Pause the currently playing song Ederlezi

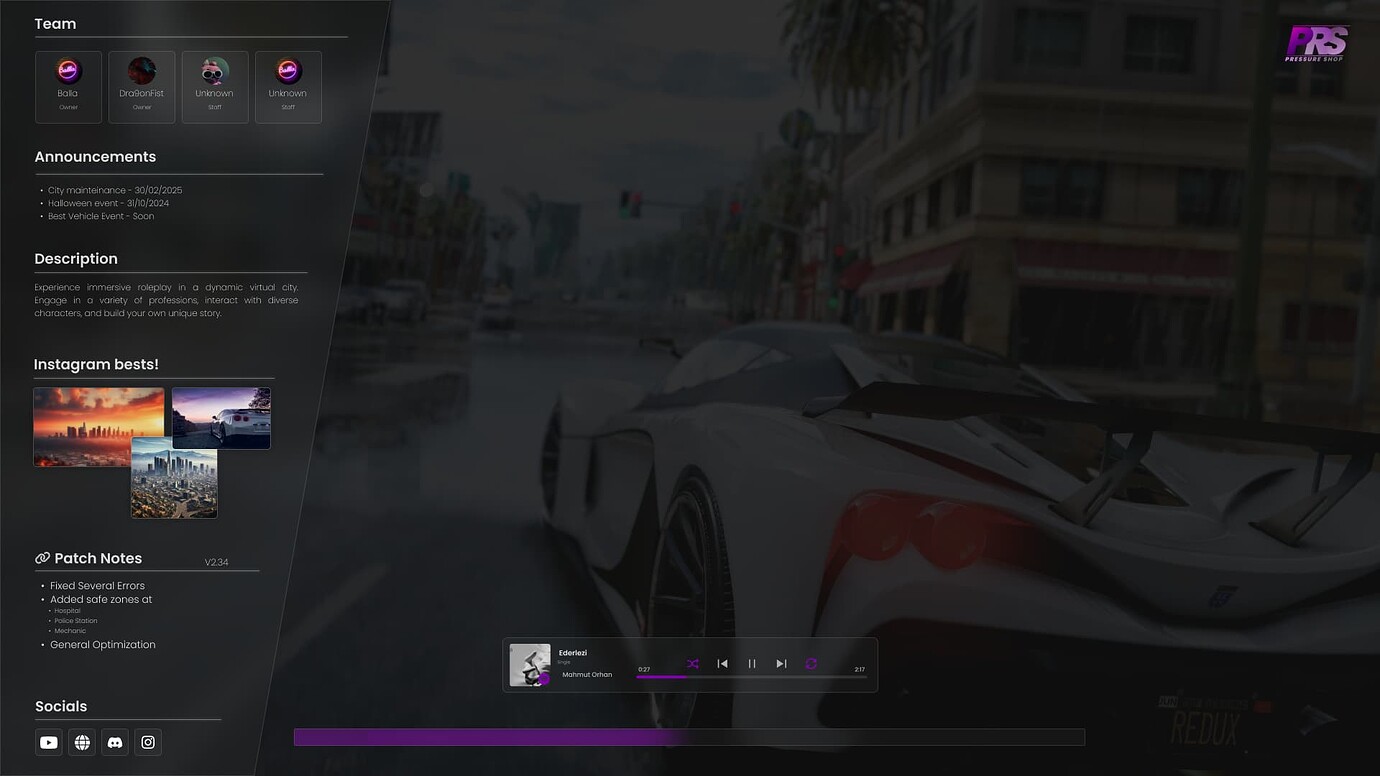pyautogui.click(x=752, y=663)
